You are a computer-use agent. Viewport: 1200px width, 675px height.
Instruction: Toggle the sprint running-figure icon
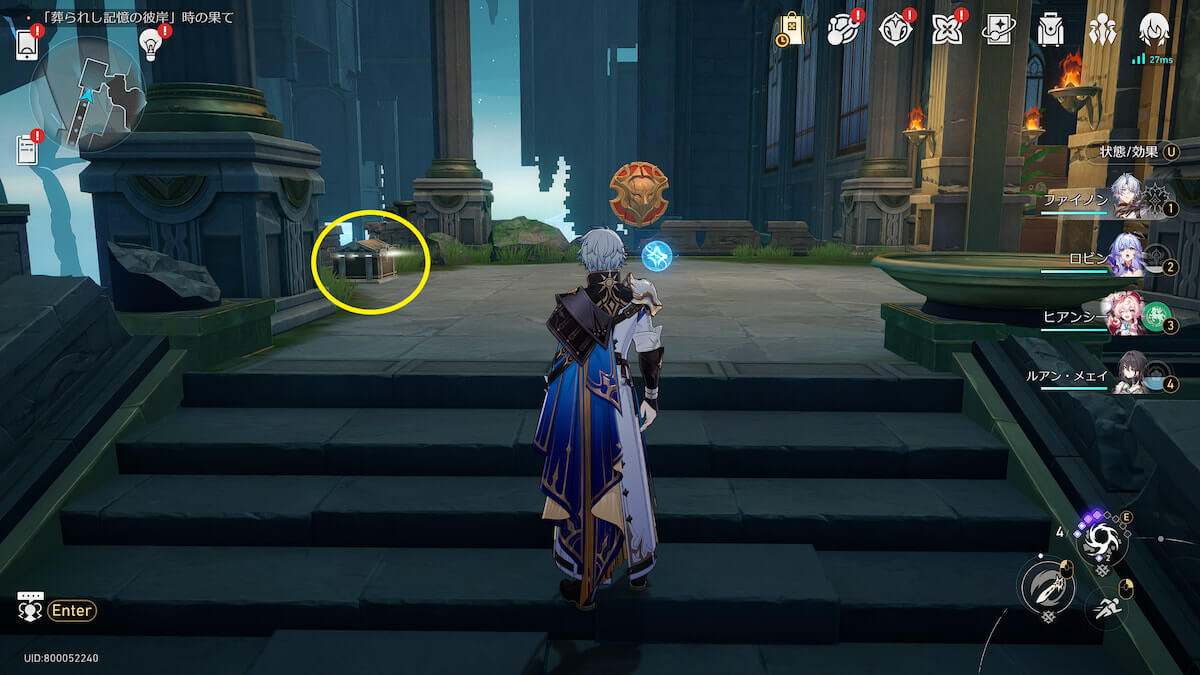pyautogui.click(x=1105, y=606)
